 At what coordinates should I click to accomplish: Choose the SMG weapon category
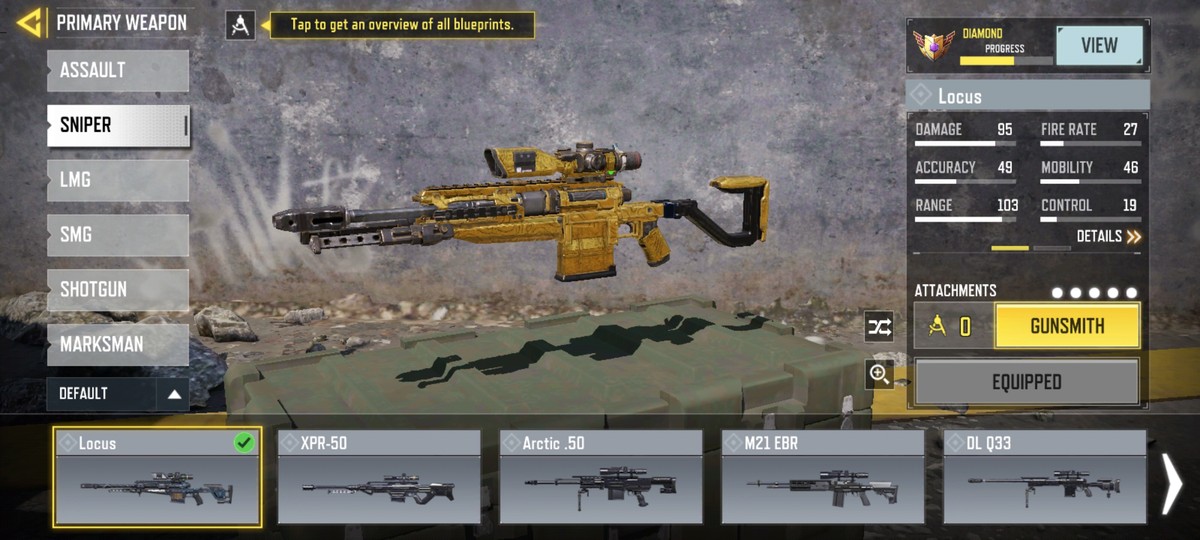[117, 235]
